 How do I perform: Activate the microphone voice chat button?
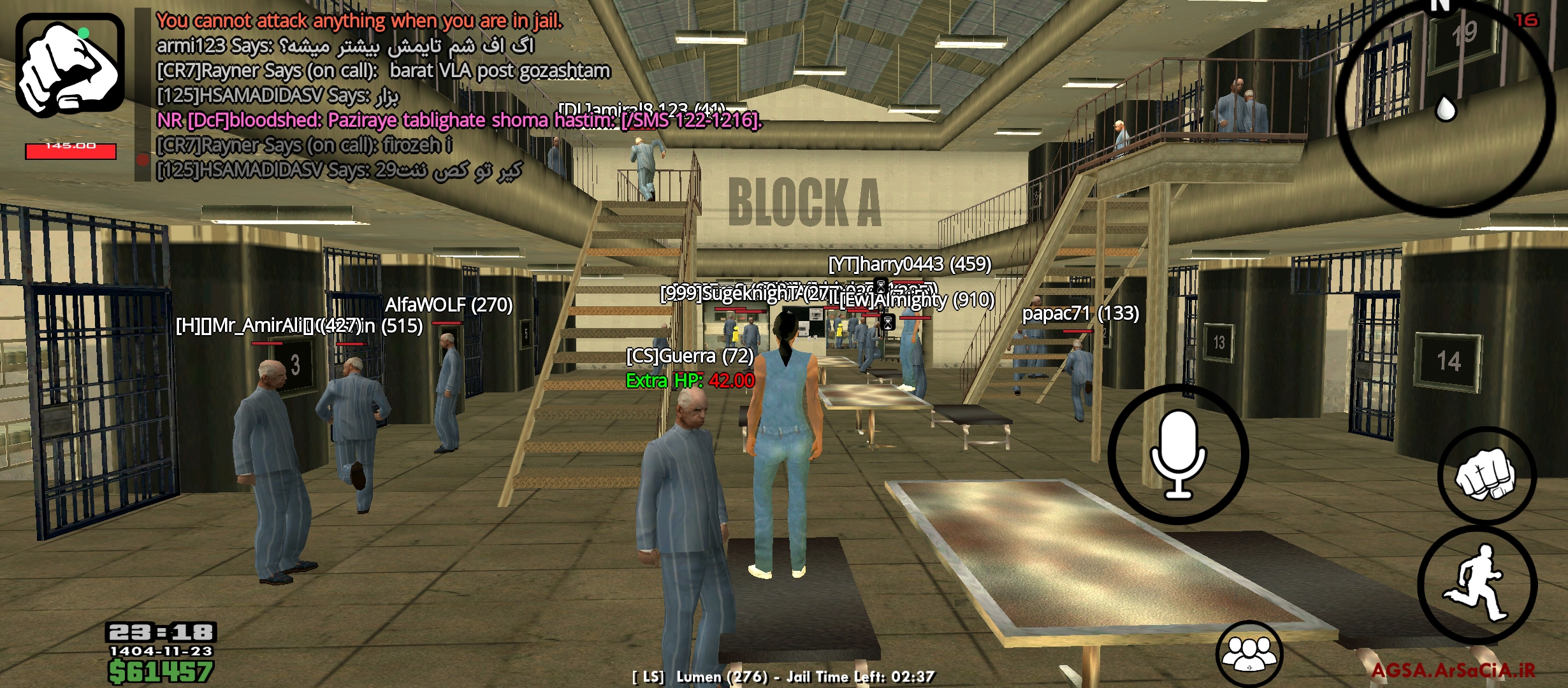pyautogui.click(x=1178, y=454)
